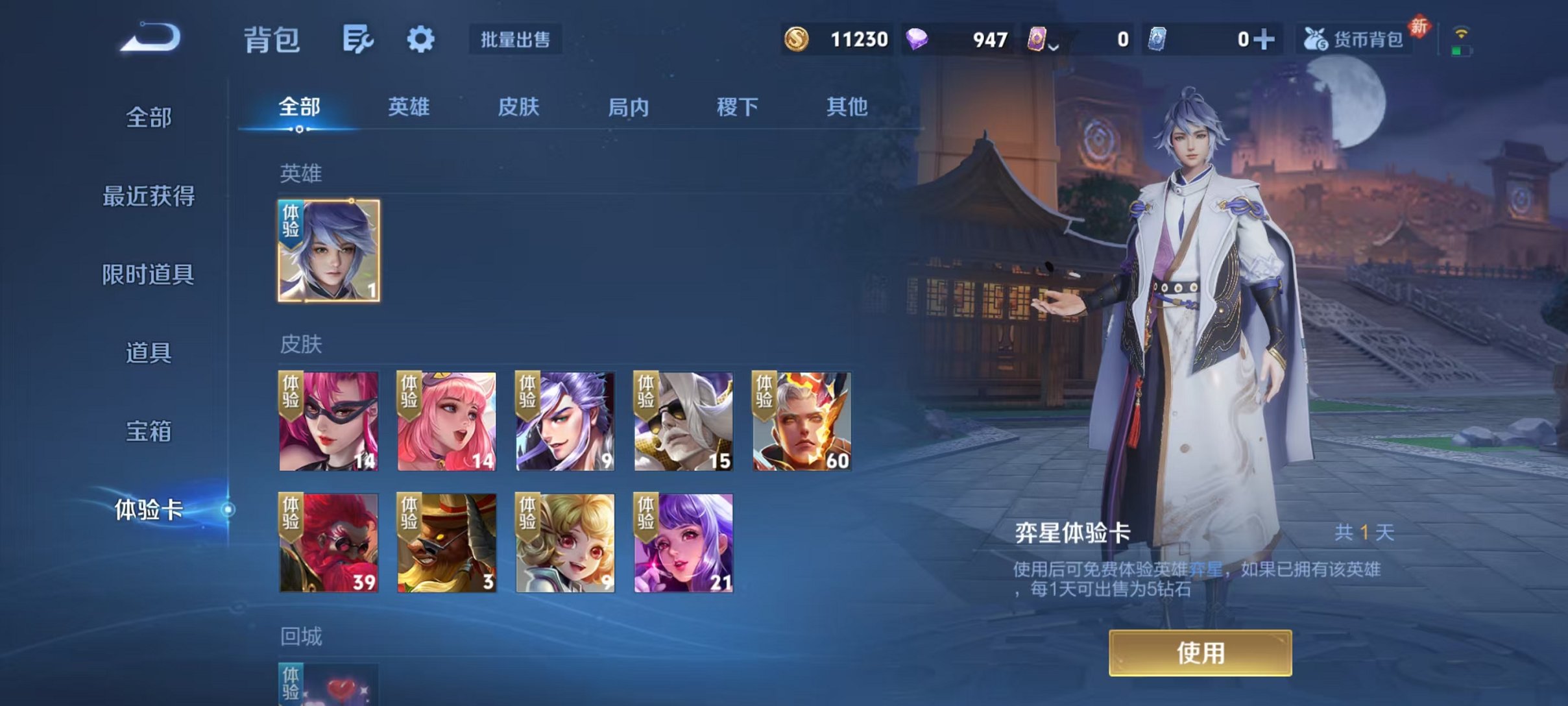Click the 批量出售 batch sell button
Image resolution: width=1568 pixels, height=706 pixels.
pyautogui.click(x=516, y=40)
